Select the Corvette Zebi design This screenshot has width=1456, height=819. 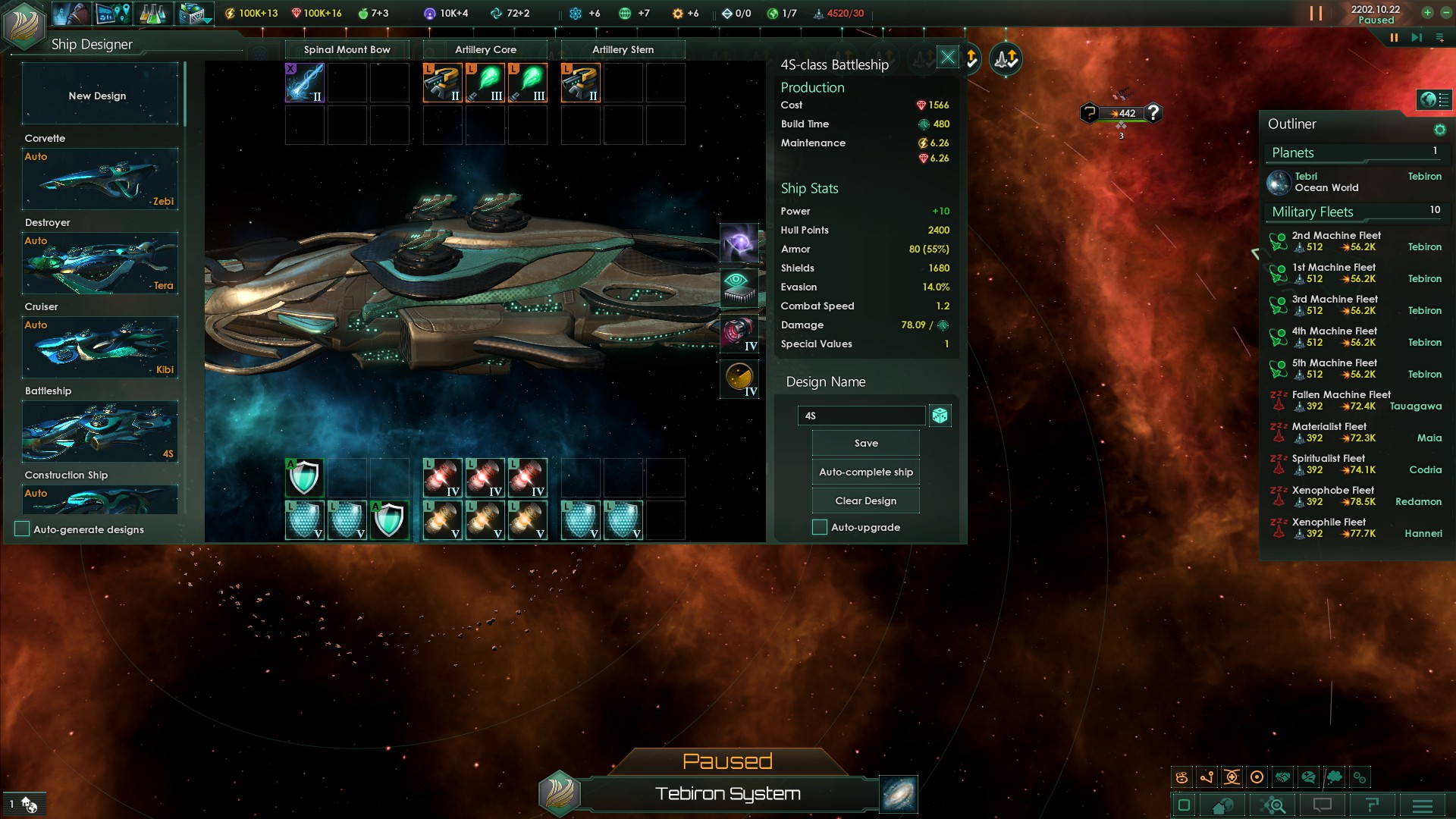(99, 179)
